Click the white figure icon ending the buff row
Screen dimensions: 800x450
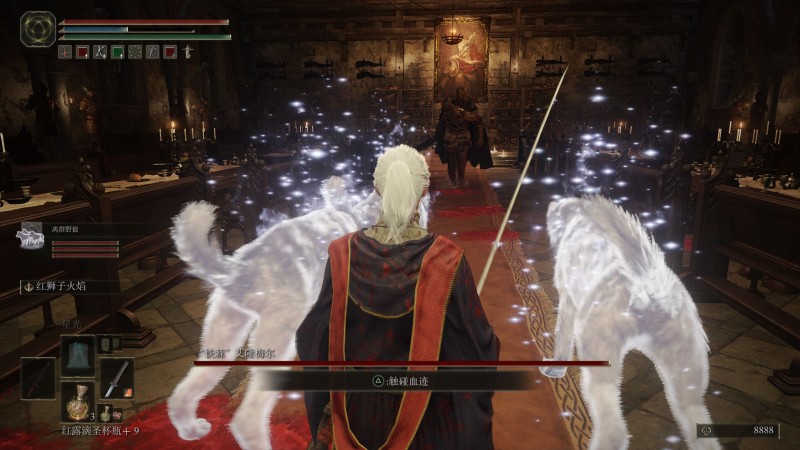pos(187,52)
